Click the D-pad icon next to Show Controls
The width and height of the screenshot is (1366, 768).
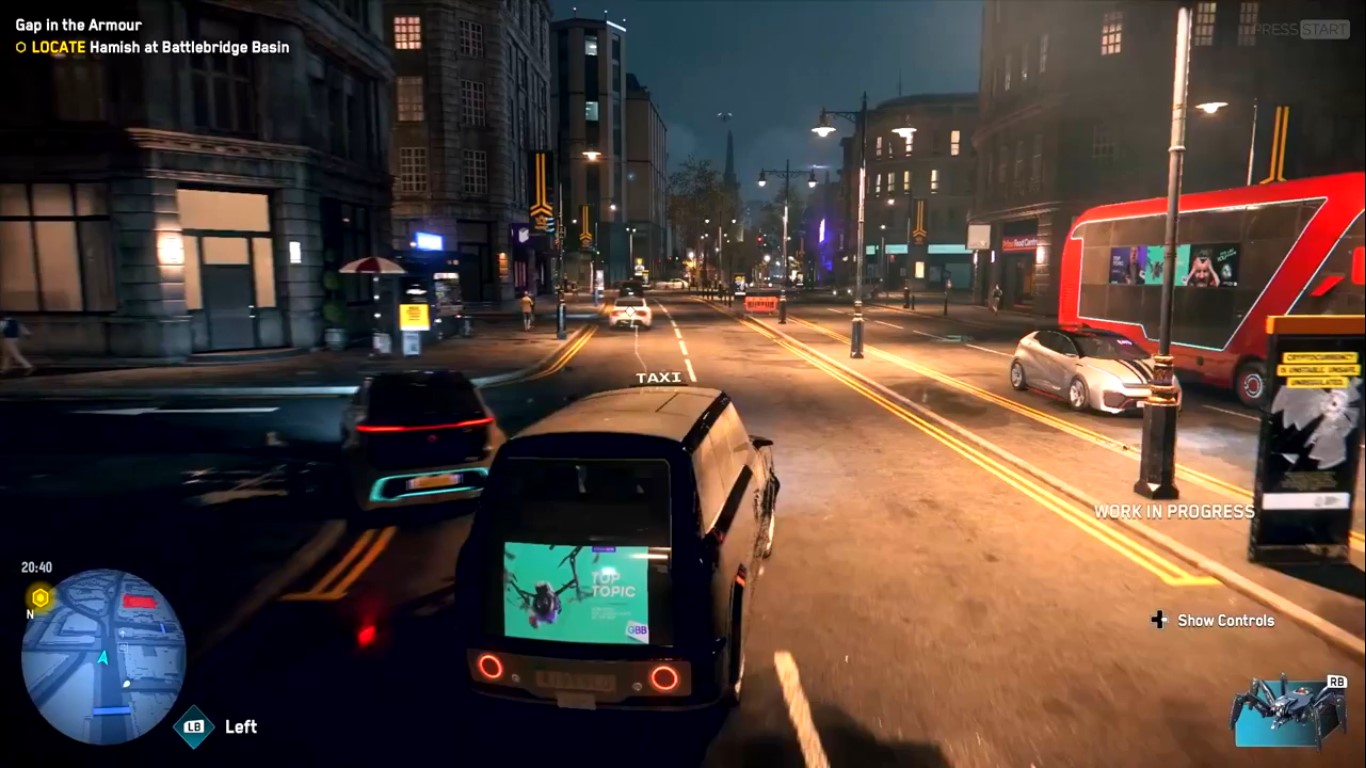tap(1160, 620)
